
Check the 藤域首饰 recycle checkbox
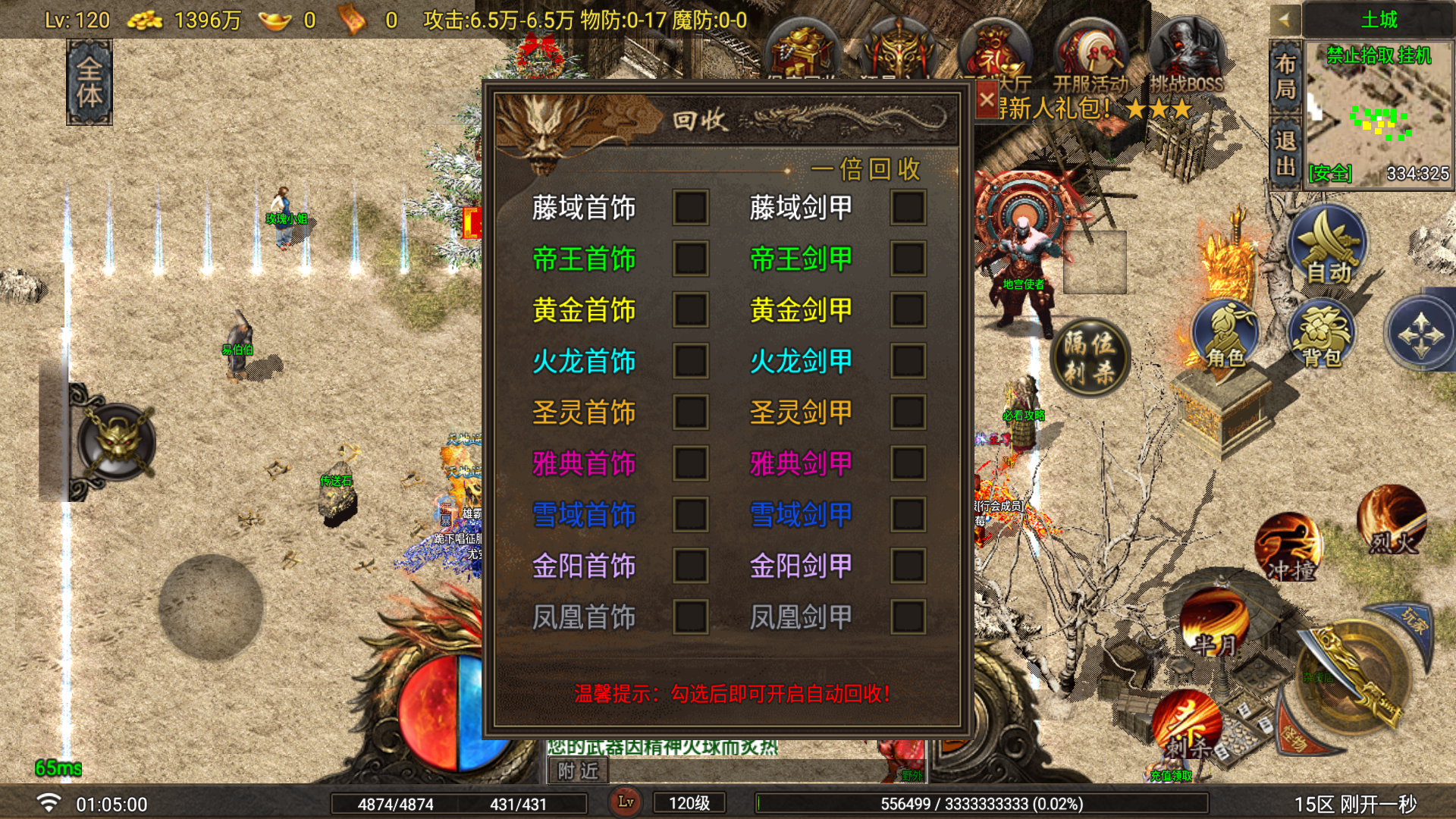(x=690, y=207)
